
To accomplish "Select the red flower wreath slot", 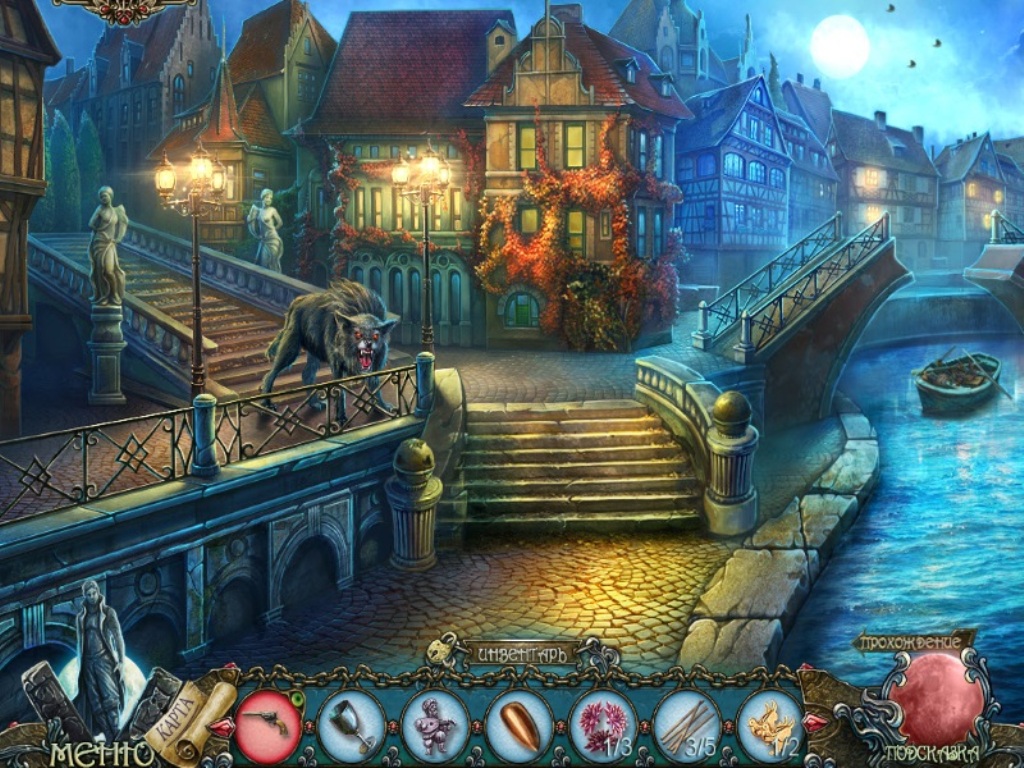I will pyautogui.click(x=603, y=724).
